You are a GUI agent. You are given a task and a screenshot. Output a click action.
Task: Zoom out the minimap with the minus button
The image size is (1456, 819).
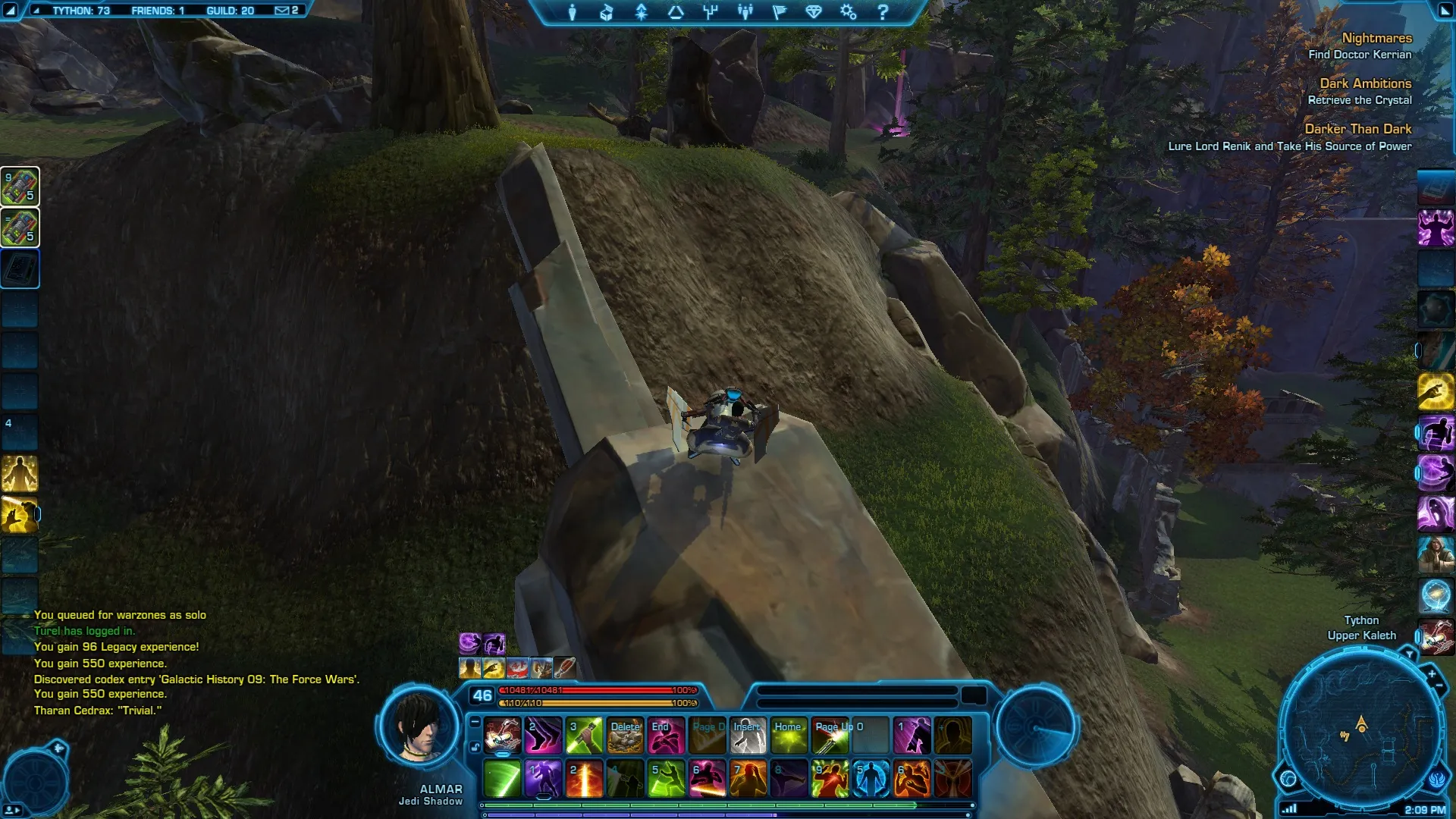tap(1439, 686)
